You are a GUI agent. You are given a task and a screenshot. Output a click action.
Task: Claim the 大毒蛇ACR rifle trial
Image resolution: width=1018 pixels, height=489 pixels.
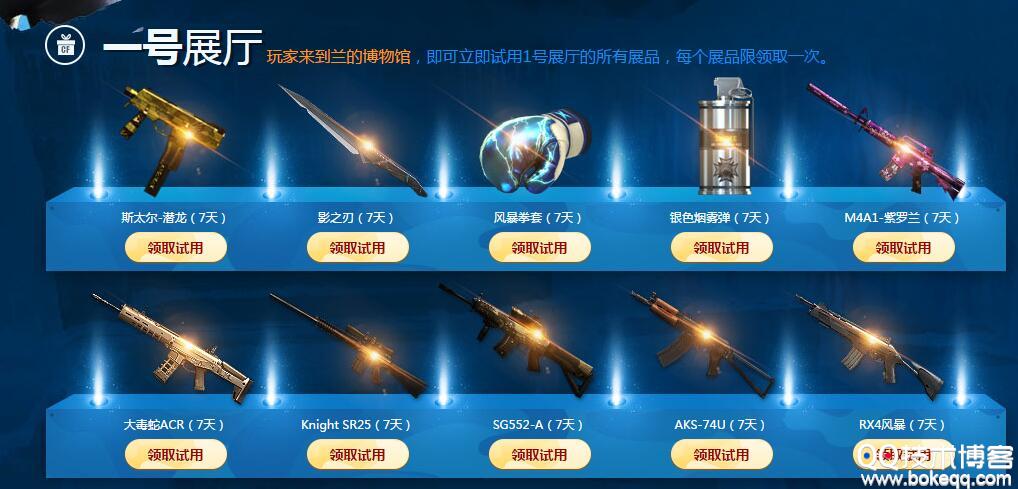[175, 454]
